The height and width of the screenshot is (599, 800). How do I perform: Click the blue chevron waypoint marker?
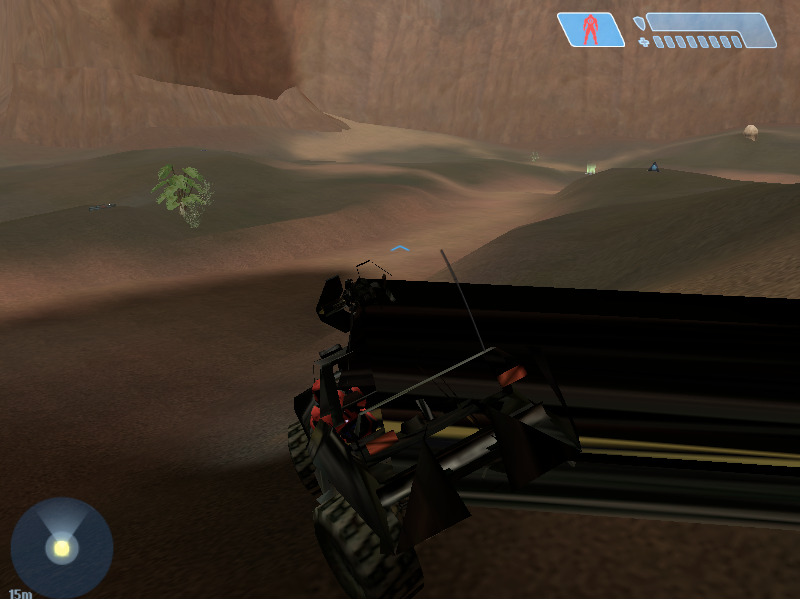click(400, 247)
